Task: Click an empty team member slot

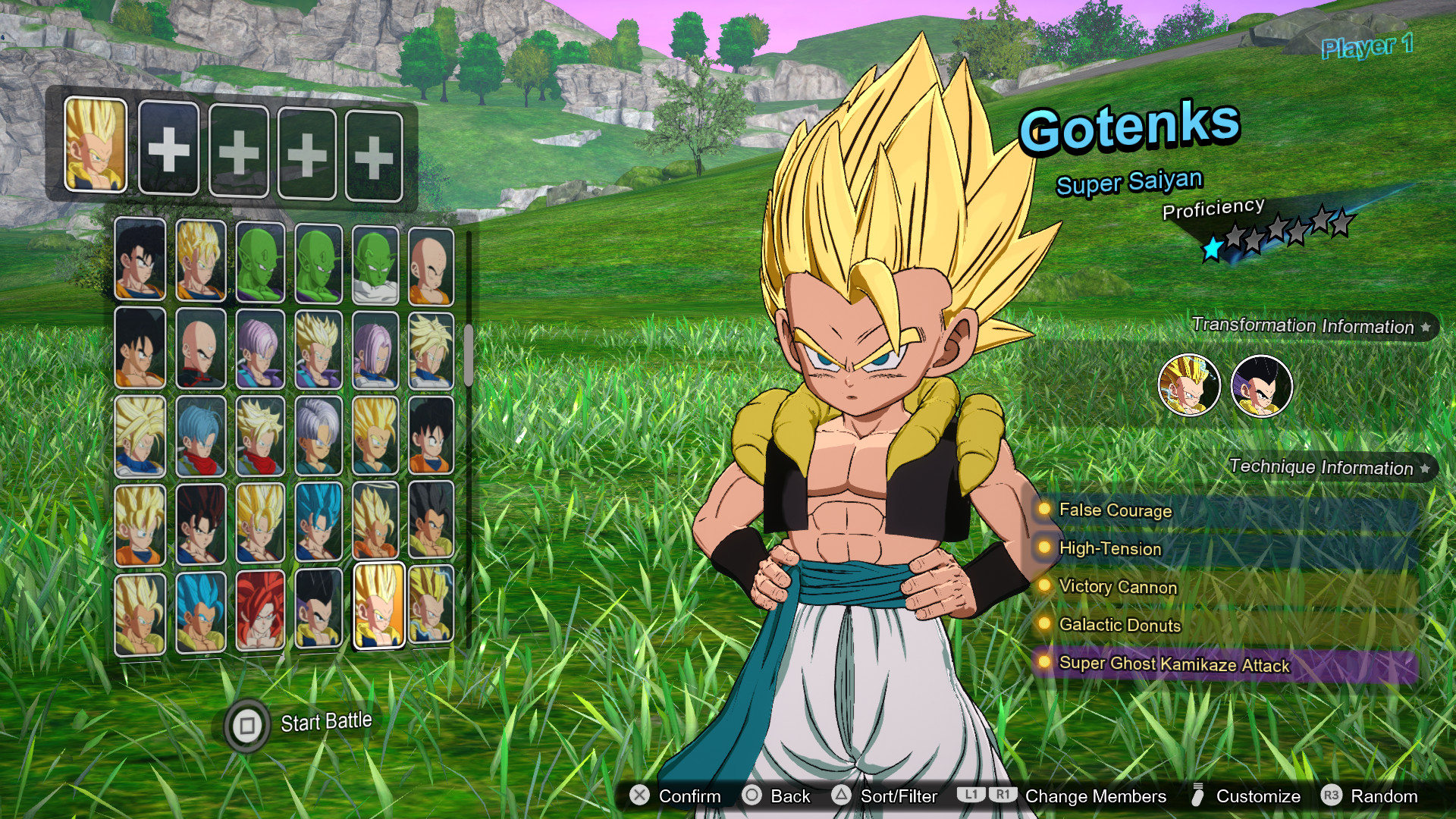Action: click(x=168, y=149)
